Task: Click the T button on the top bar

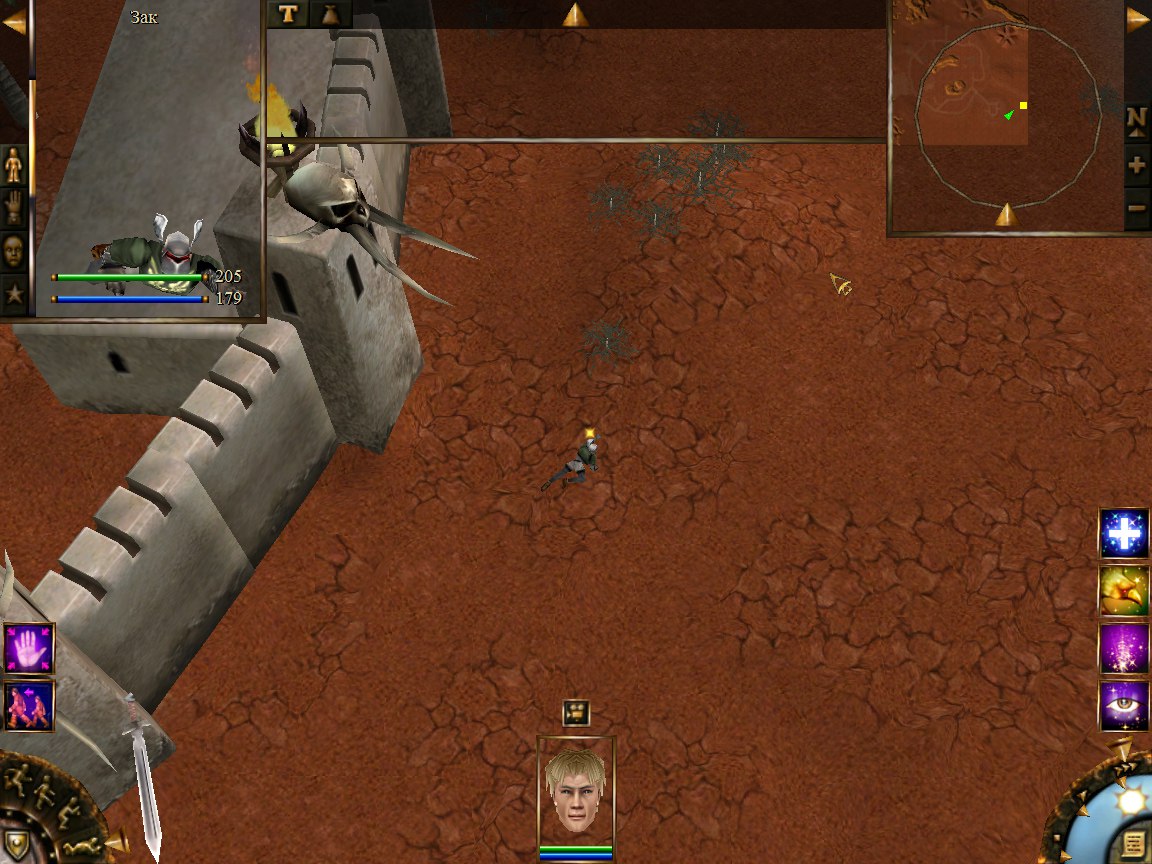Action: [288, 14]
